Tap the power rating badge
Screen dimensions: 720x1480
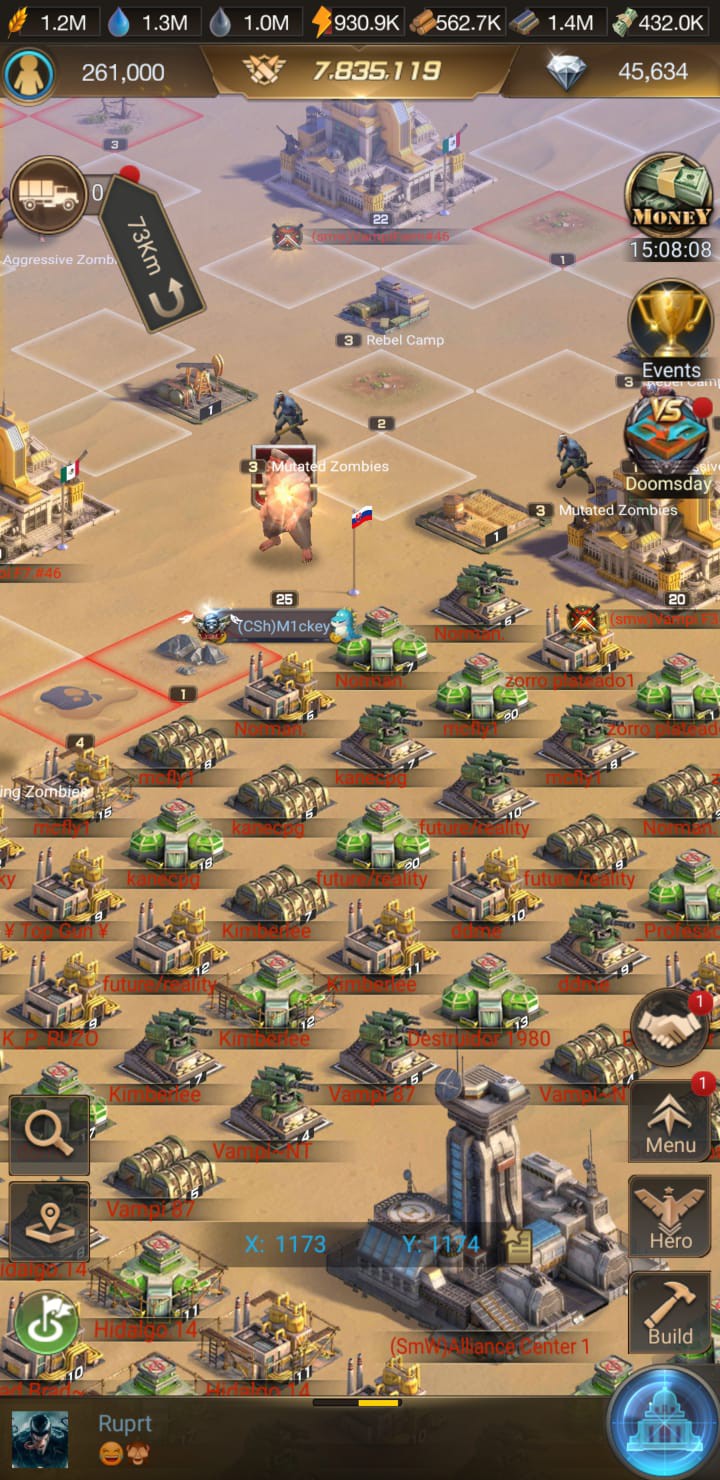click(x=360, y=71)
